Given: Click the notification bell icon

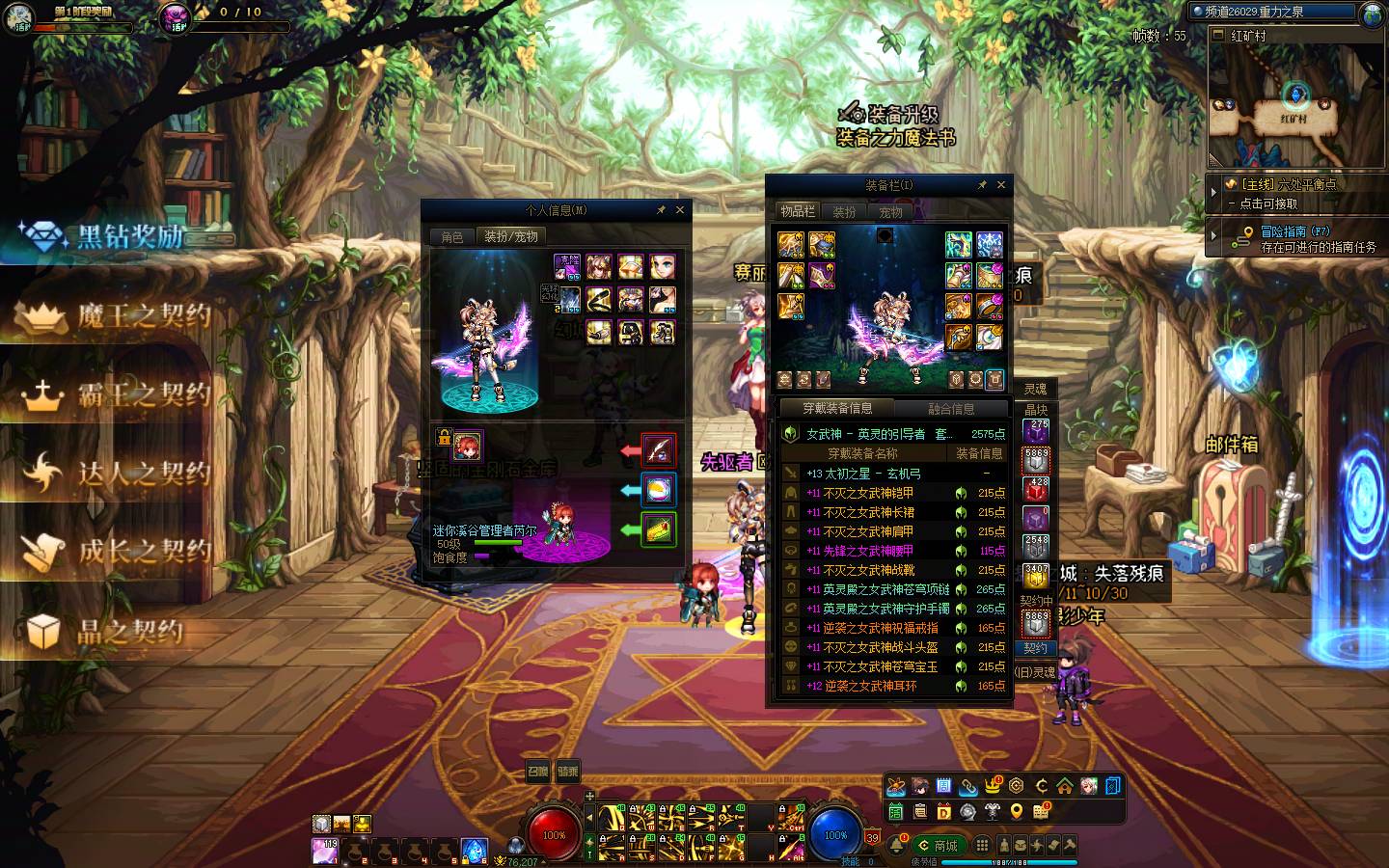Looking at the screenshot, I should pyautogui.click(x=898, y=846).
